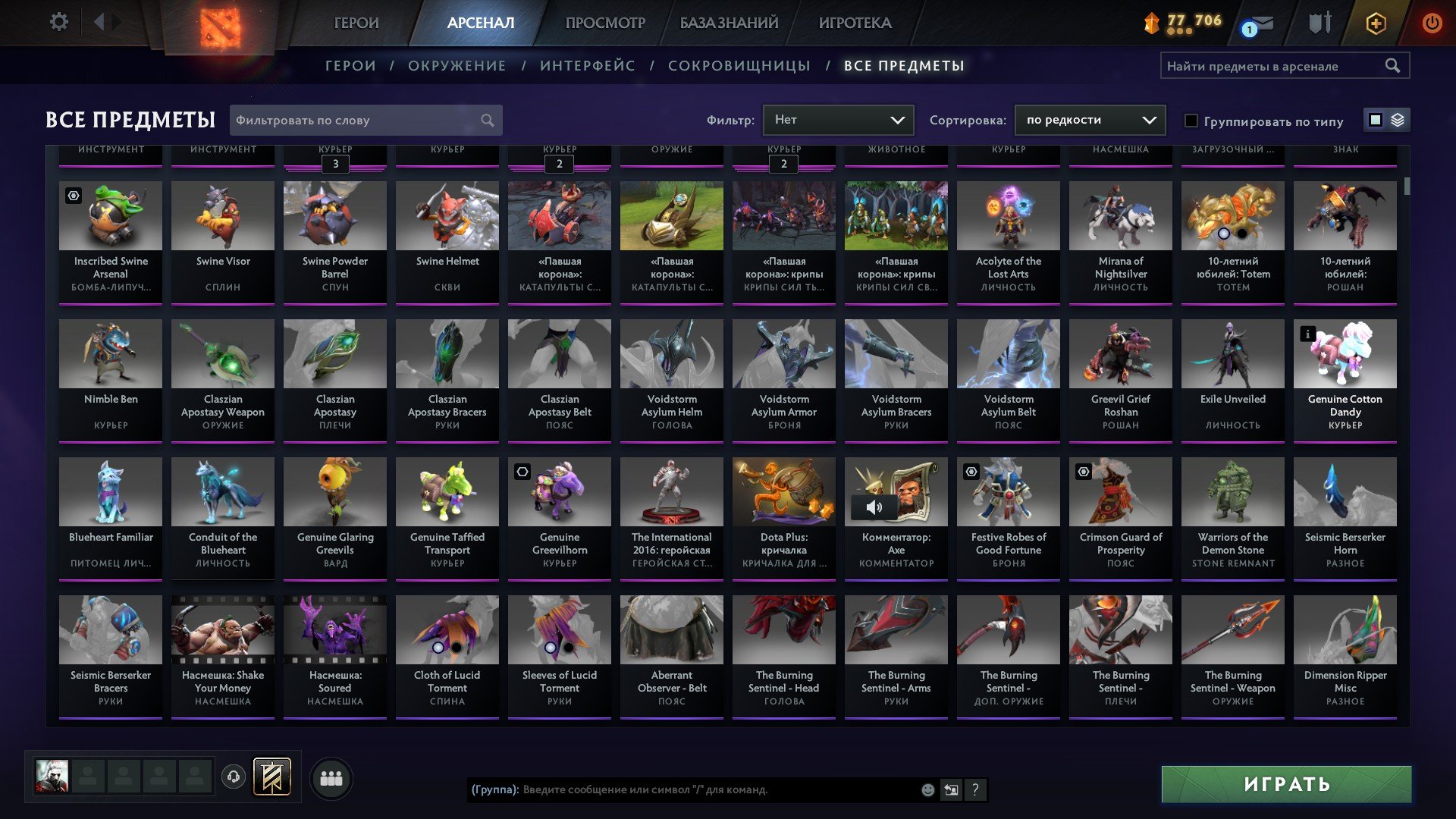Open the СОКРОВИЩНИЦЫ section
The height and width of the screenshot is (819, 1456).
tap(739, 66)
